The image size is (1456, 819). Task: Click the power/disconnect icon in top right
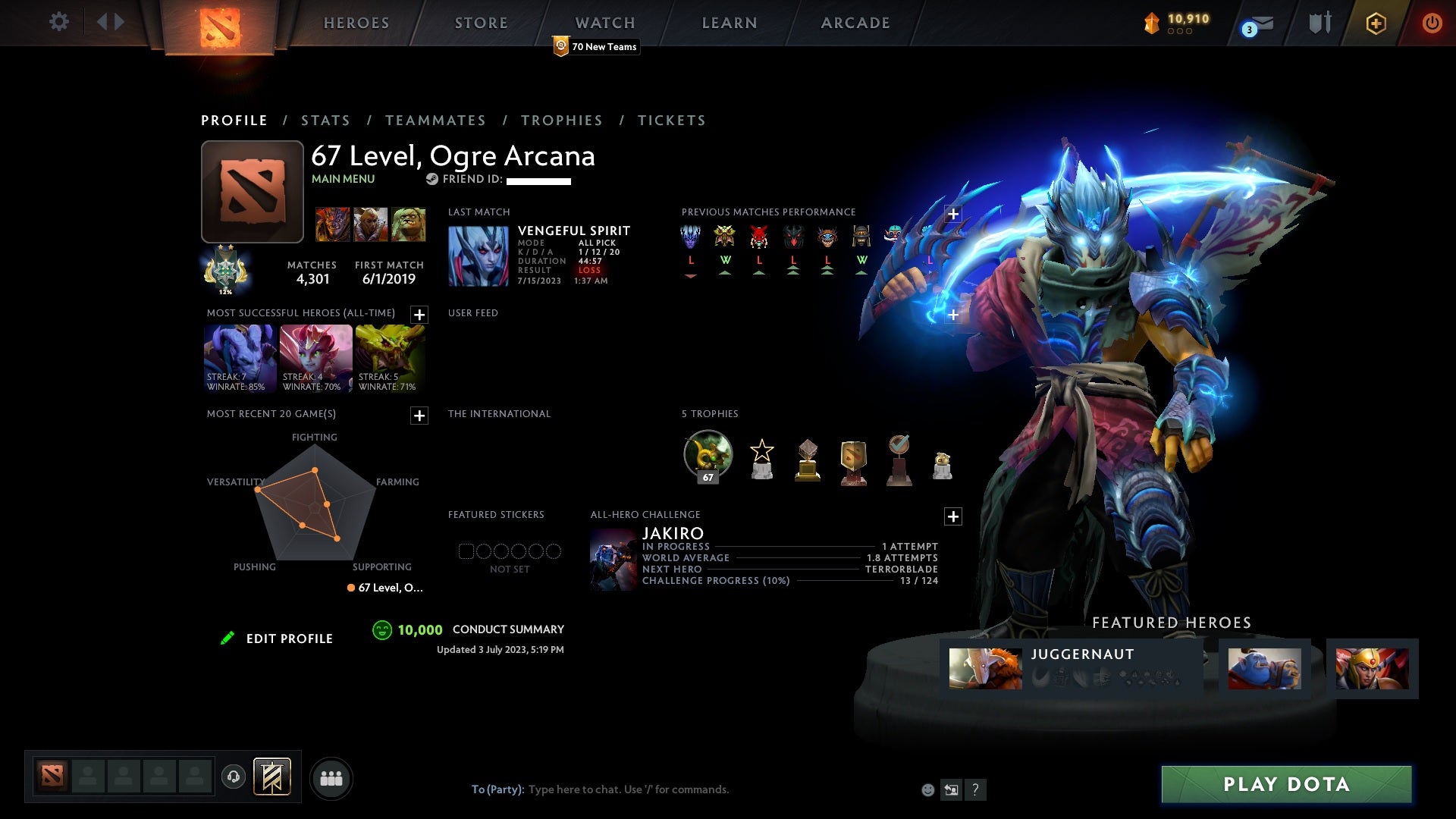[1432, 23]
